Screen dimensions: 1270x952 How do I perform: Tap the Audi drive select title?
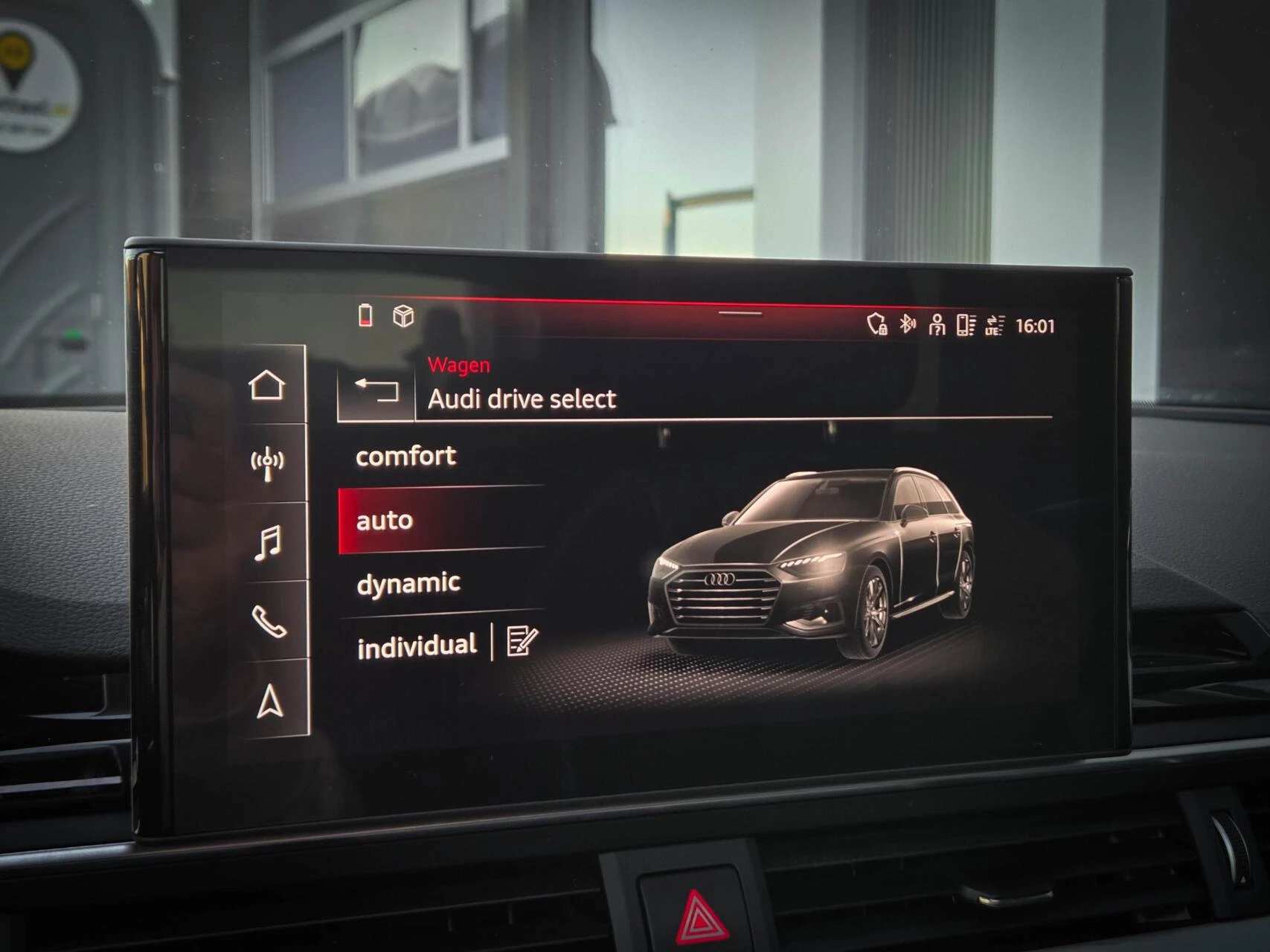tap(521, 399)
